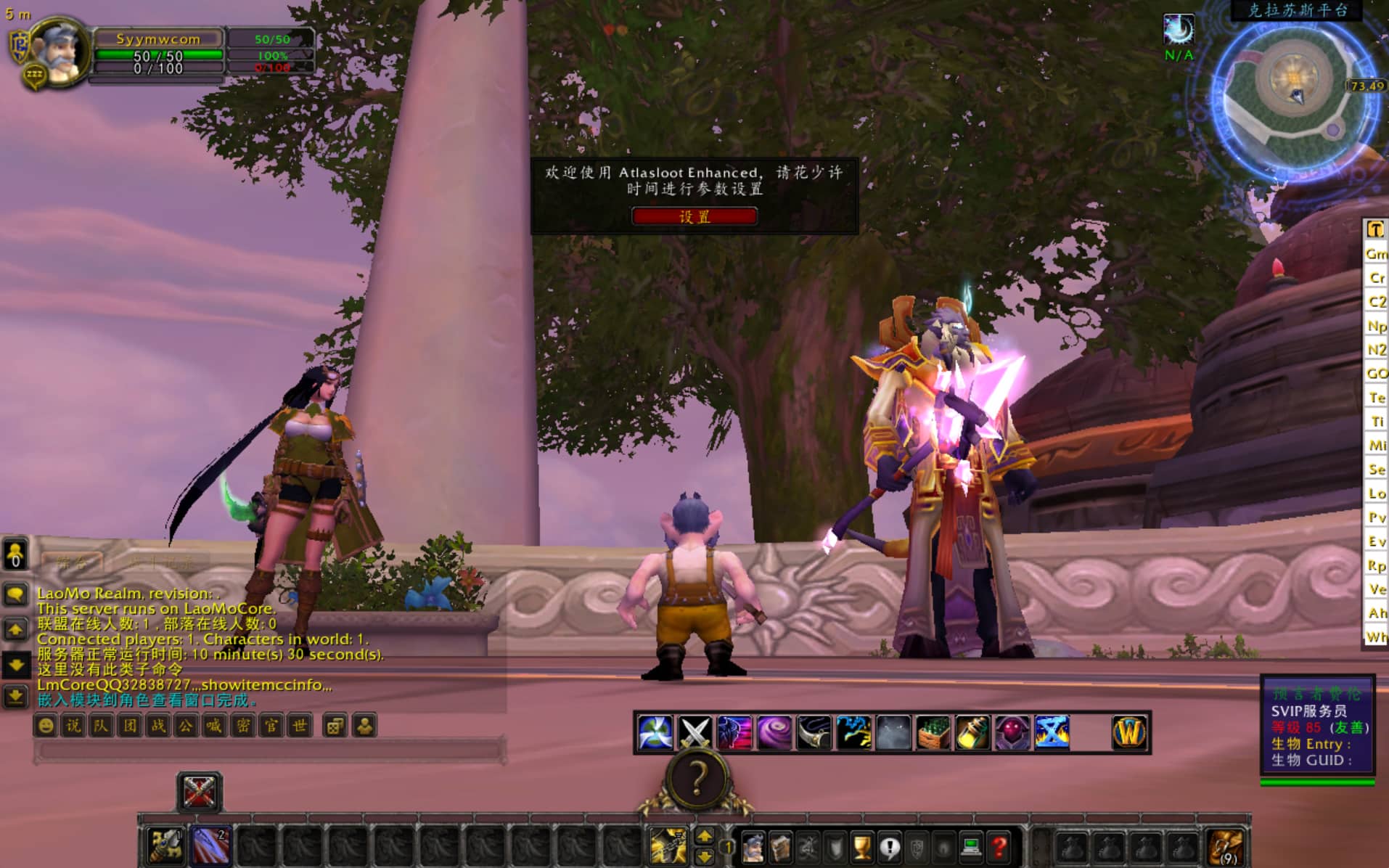Activate the crossed swords attack ability
The width and height of the screenshot is (1389, 868).
click(x=694, y=732)
